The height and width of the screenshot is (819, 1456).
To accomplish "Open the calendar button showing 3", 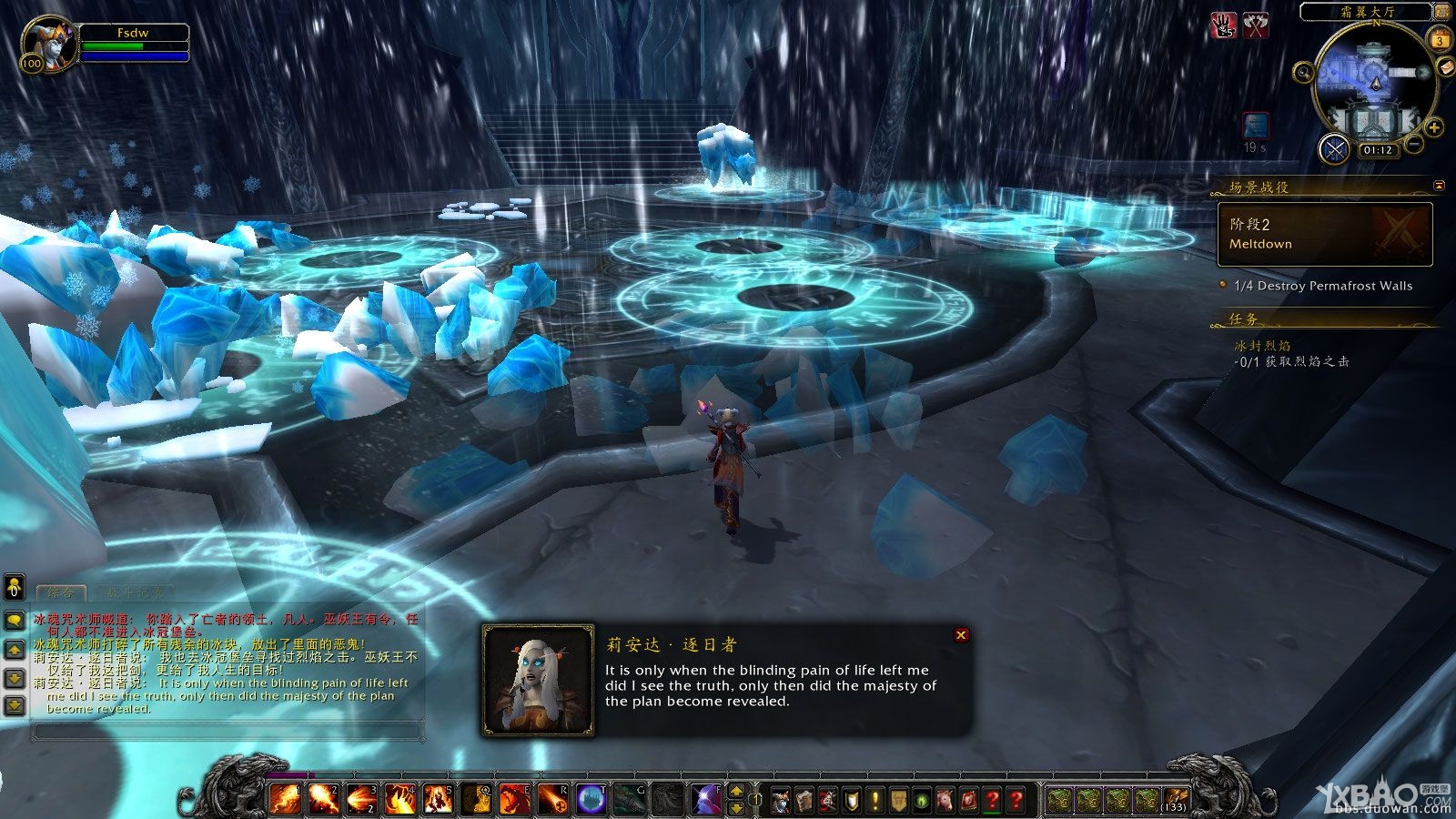I will coord(1440,40).
